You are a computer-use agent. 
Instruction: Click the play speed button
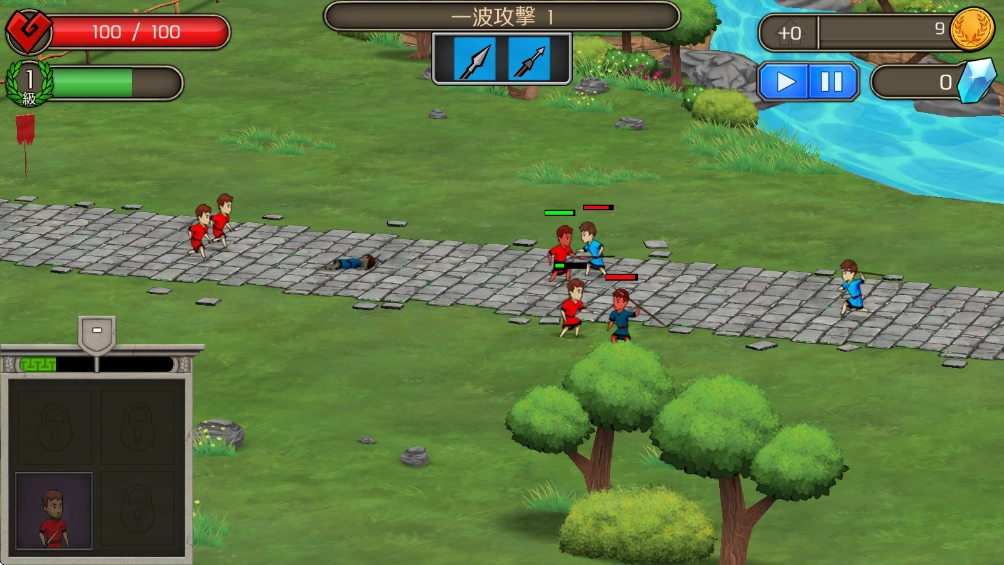point(786,82)
